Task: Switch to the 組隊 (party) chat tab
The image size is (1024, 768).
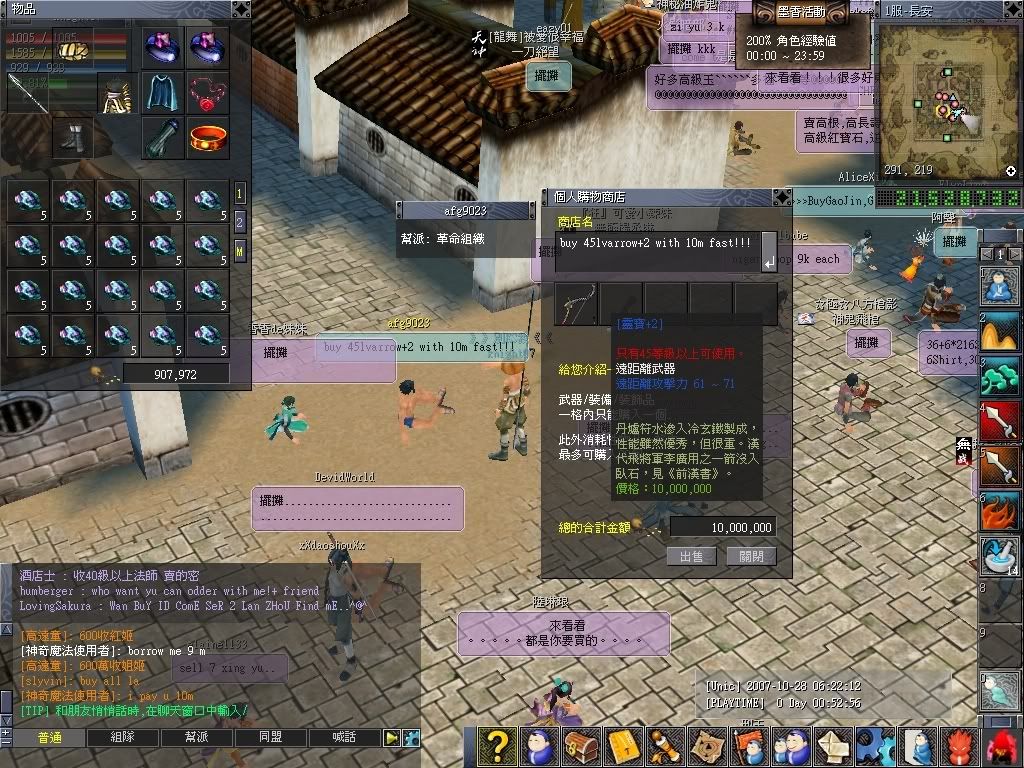Action: pyautogui.click(x=124, y=737)
